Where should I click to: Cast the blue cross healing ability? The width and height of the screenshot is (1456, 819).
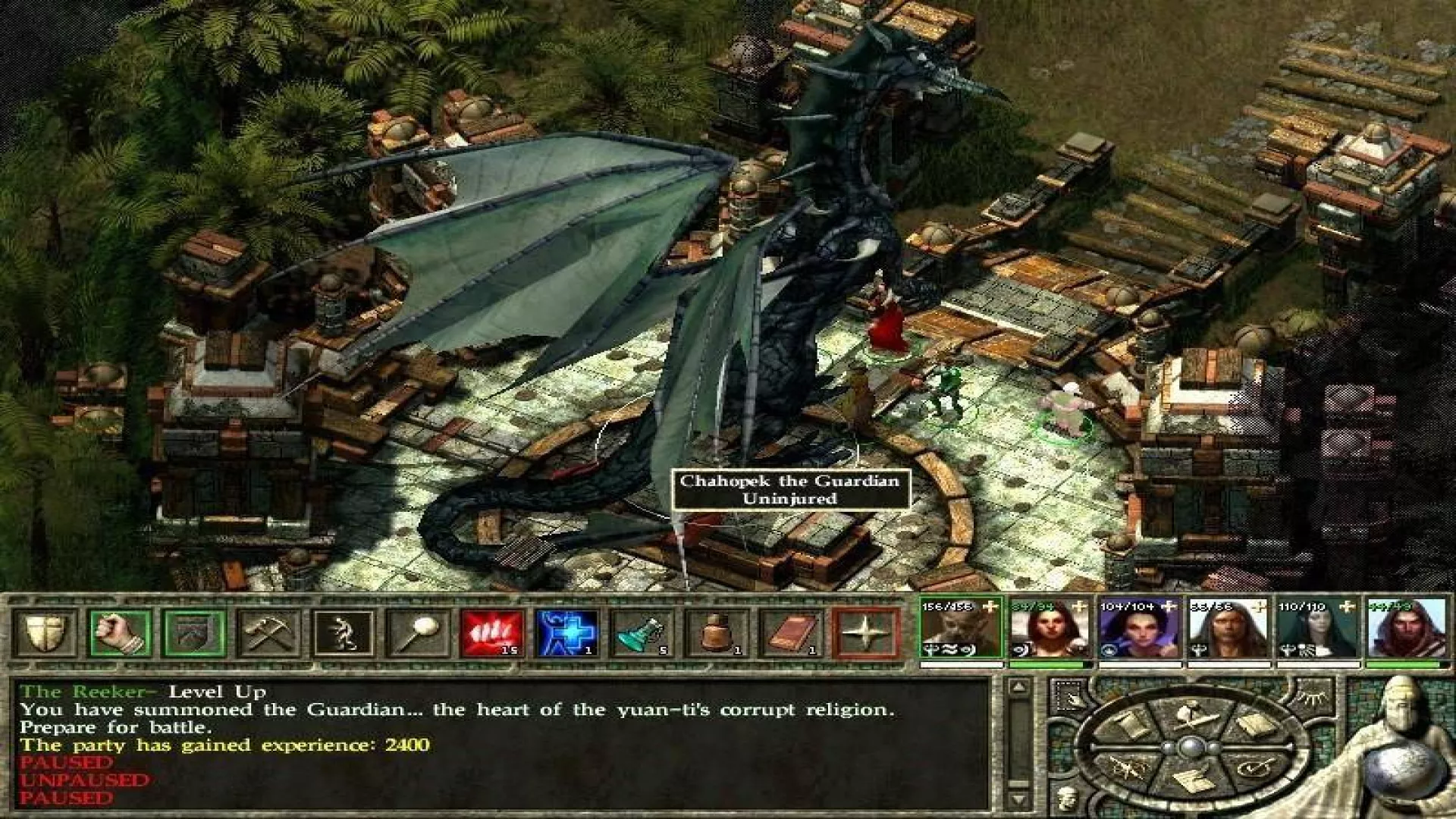coord(566,632)
